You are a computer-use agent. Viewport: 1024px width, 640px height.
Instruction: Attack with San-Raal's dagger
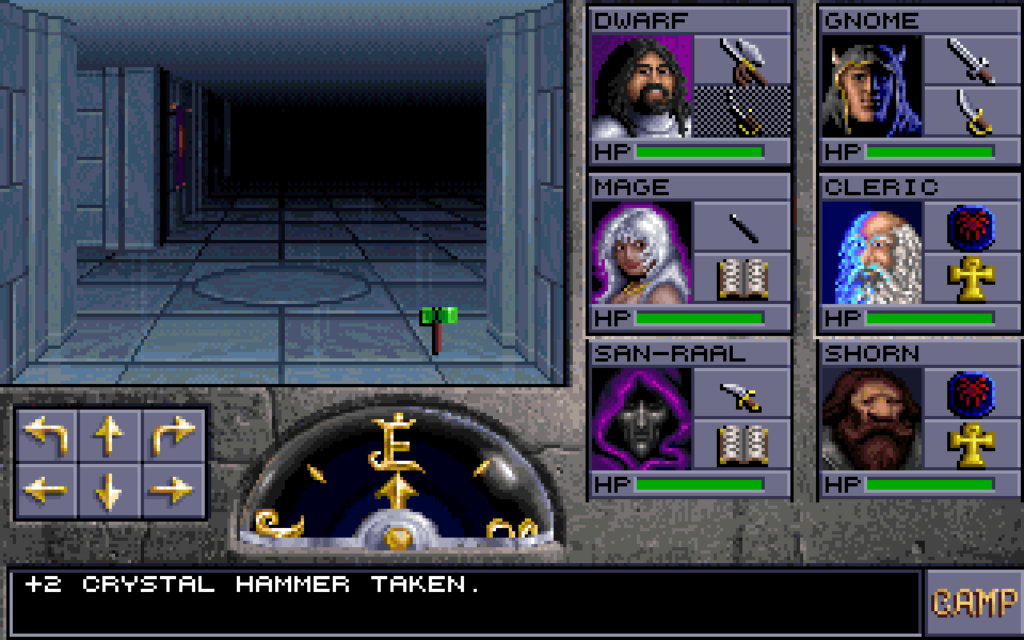[742, 394]
